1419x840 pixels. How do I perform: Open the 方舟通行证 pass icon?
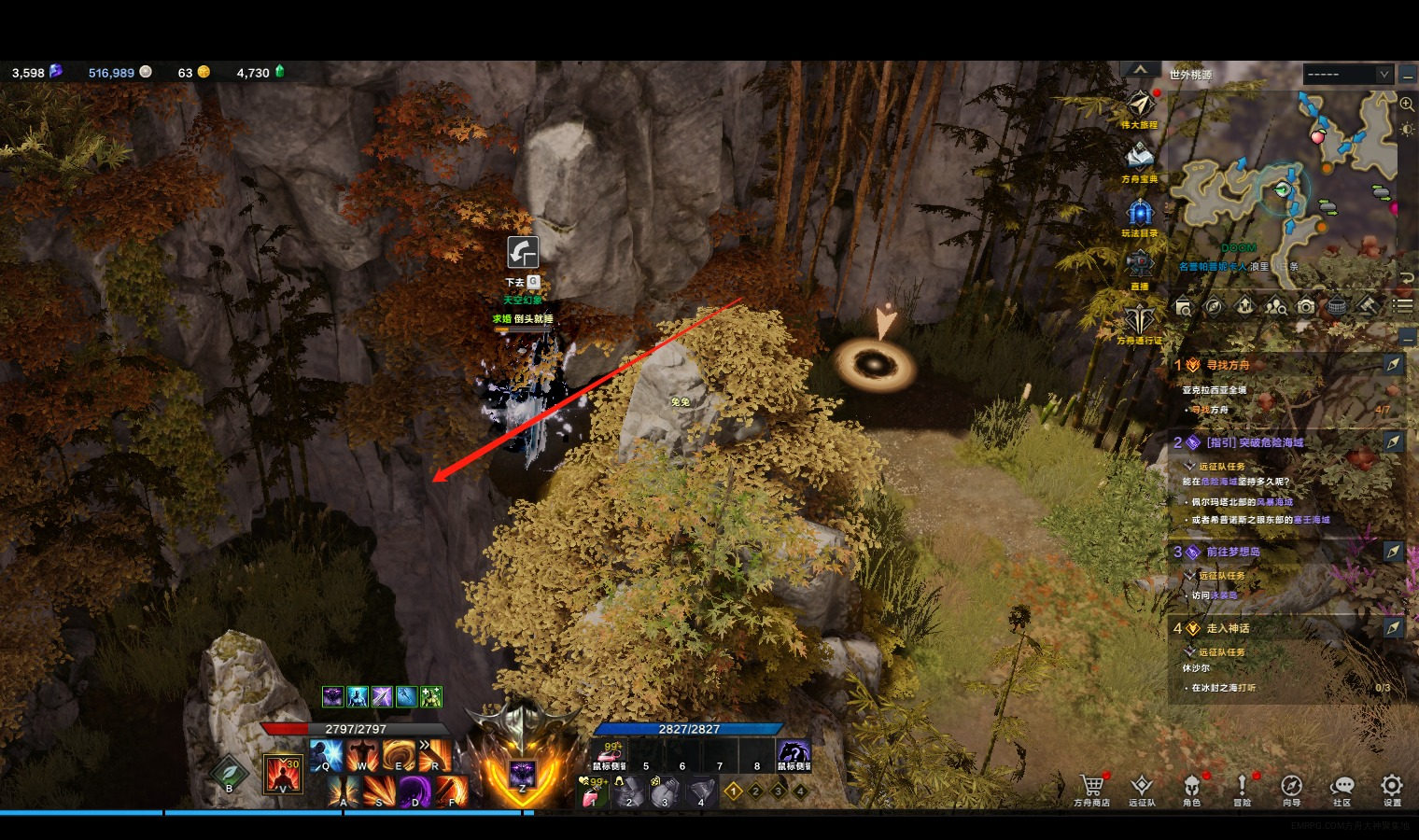(x=1140, y=320)
